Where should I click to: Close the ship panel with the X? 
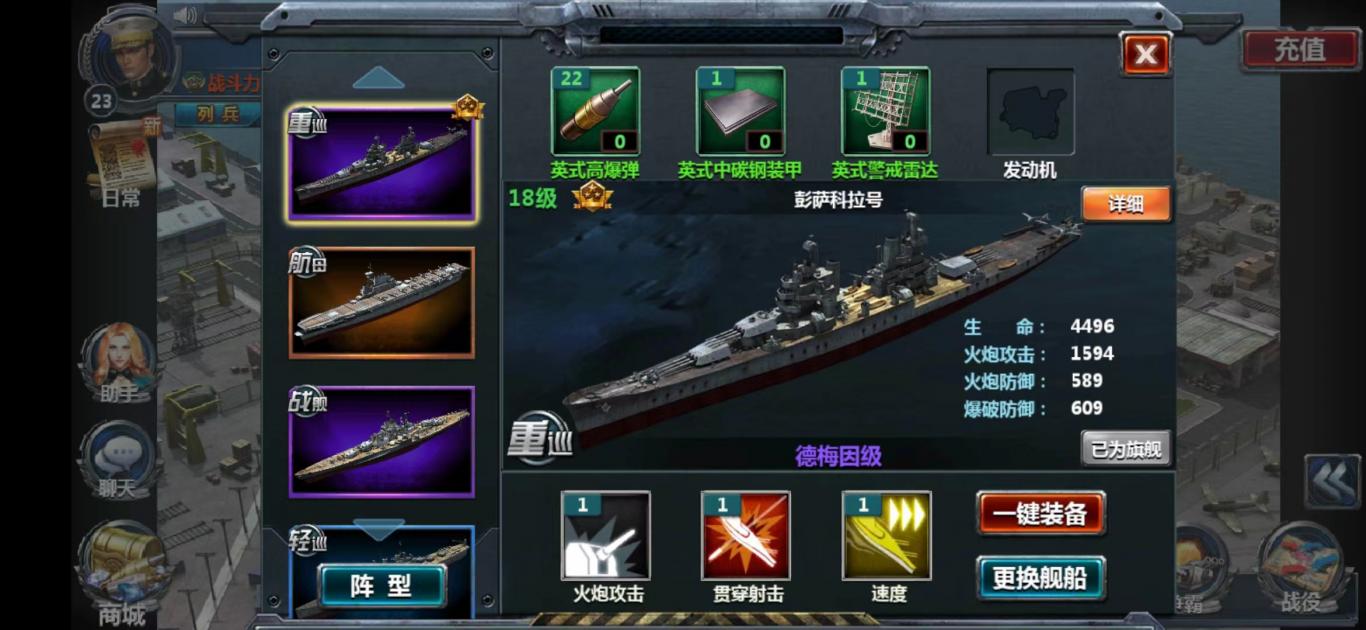point(1146,54)
